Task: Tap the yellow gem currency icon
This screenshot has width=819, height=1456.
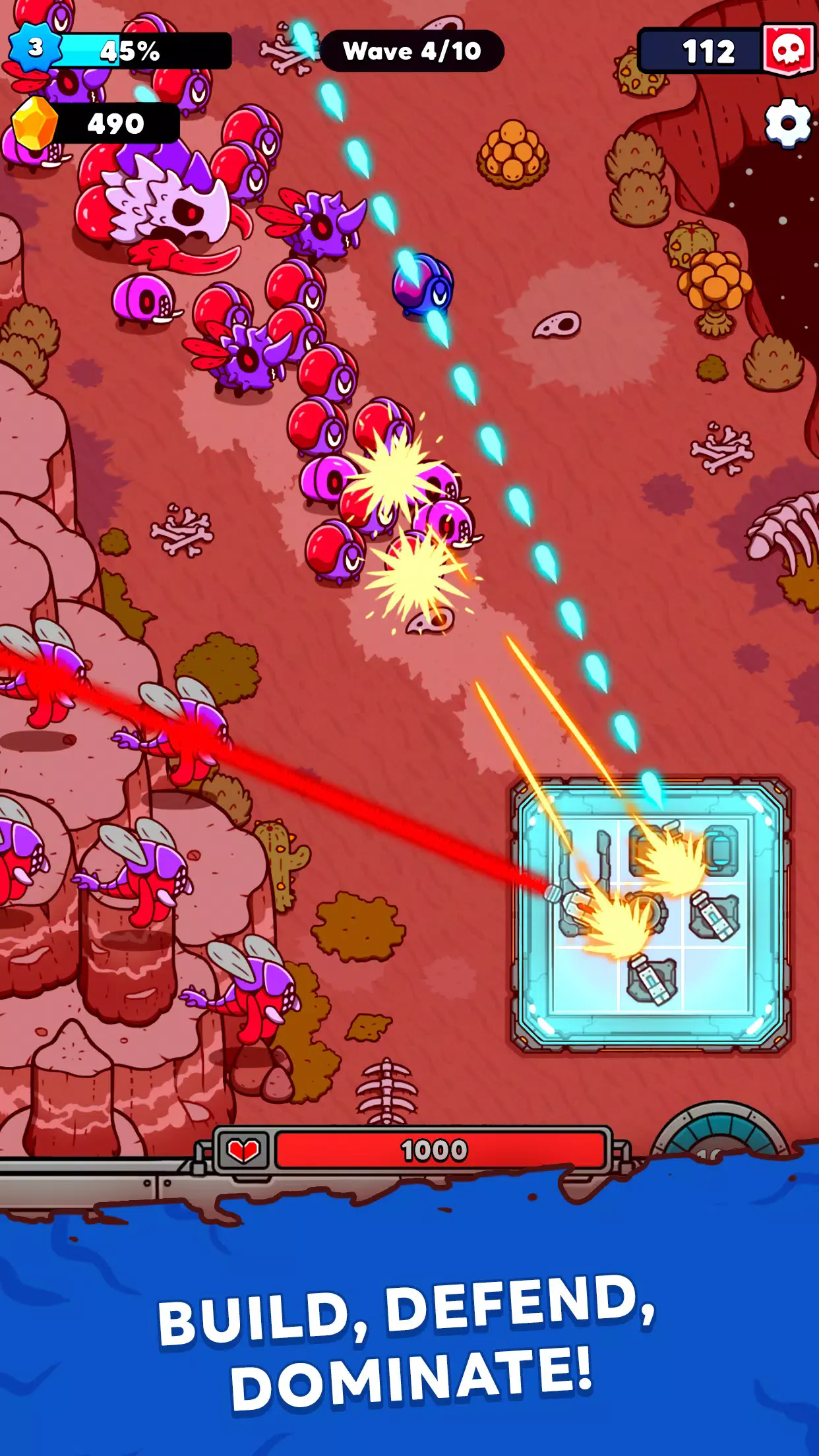Action: coord(34,123)
